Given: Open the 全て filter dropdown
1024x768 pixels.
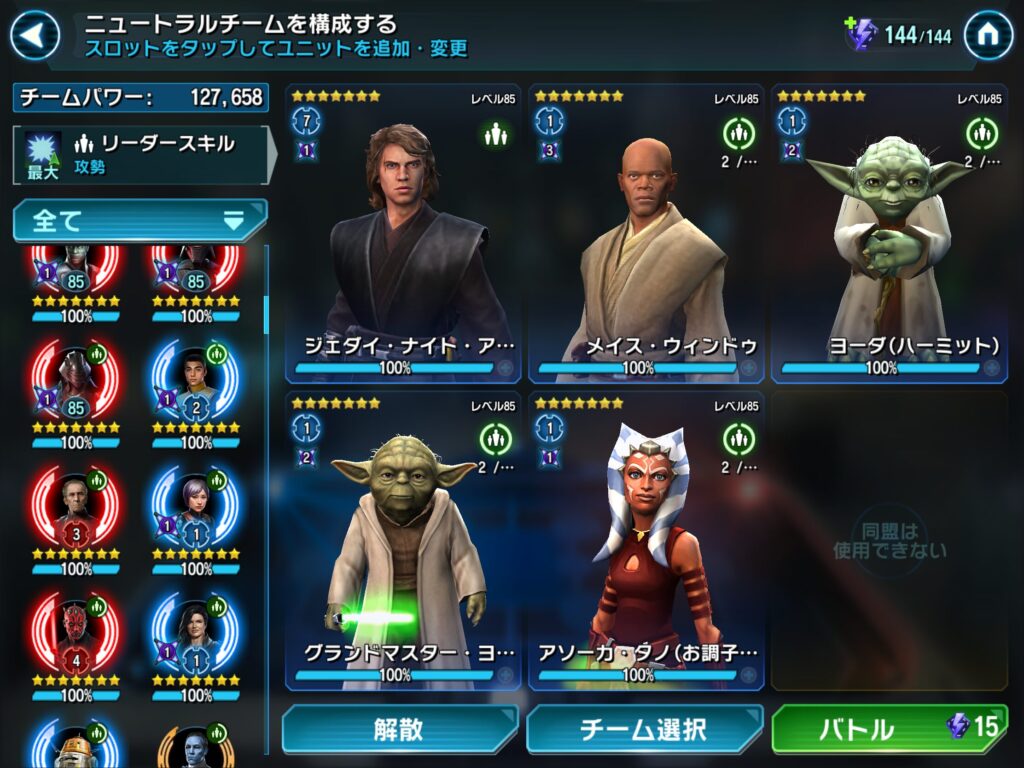Looking at the screenshot, I should (x=140, y=220).
